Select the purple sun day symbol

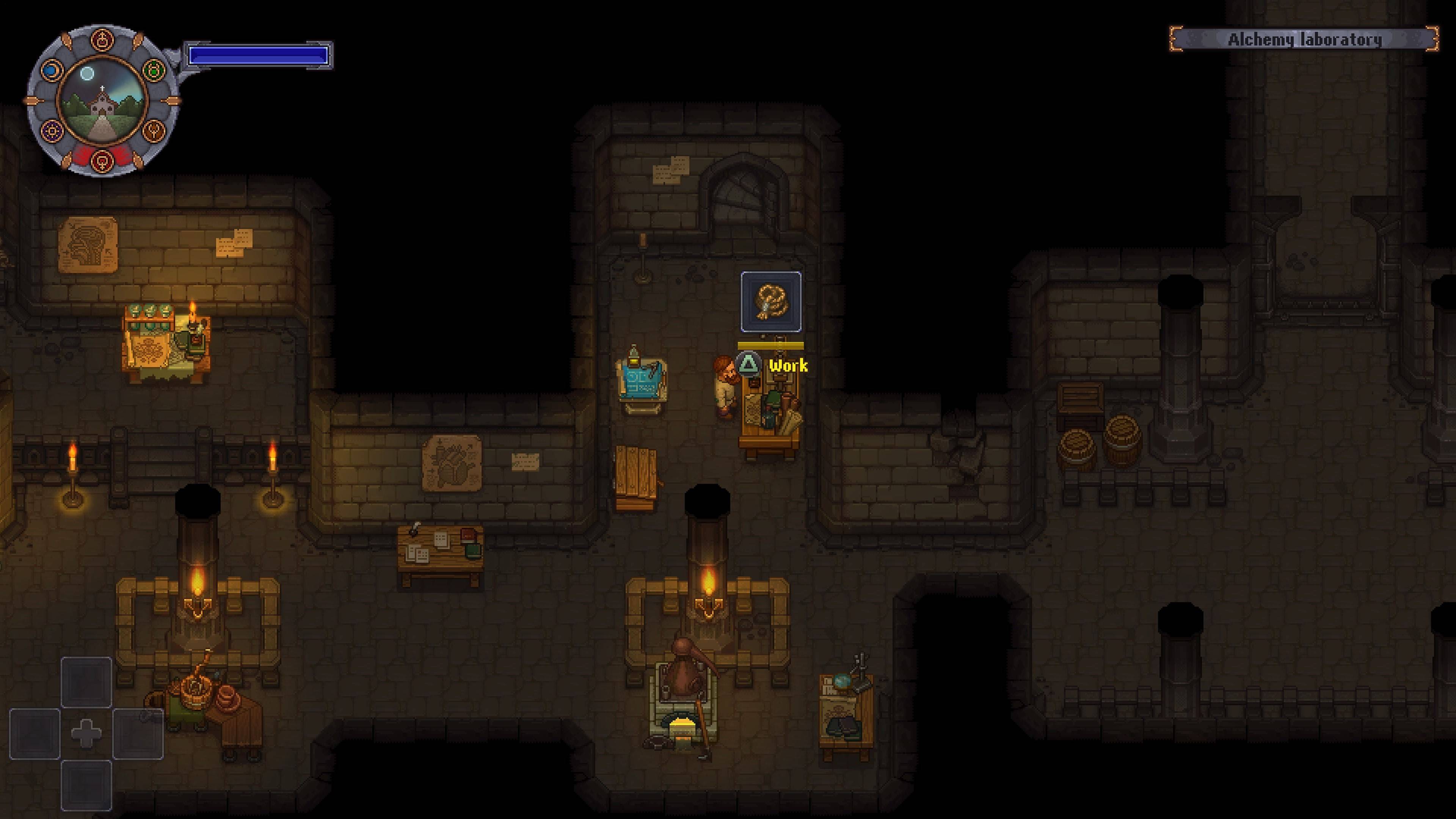pyautogui.click(x=52, y=131)
